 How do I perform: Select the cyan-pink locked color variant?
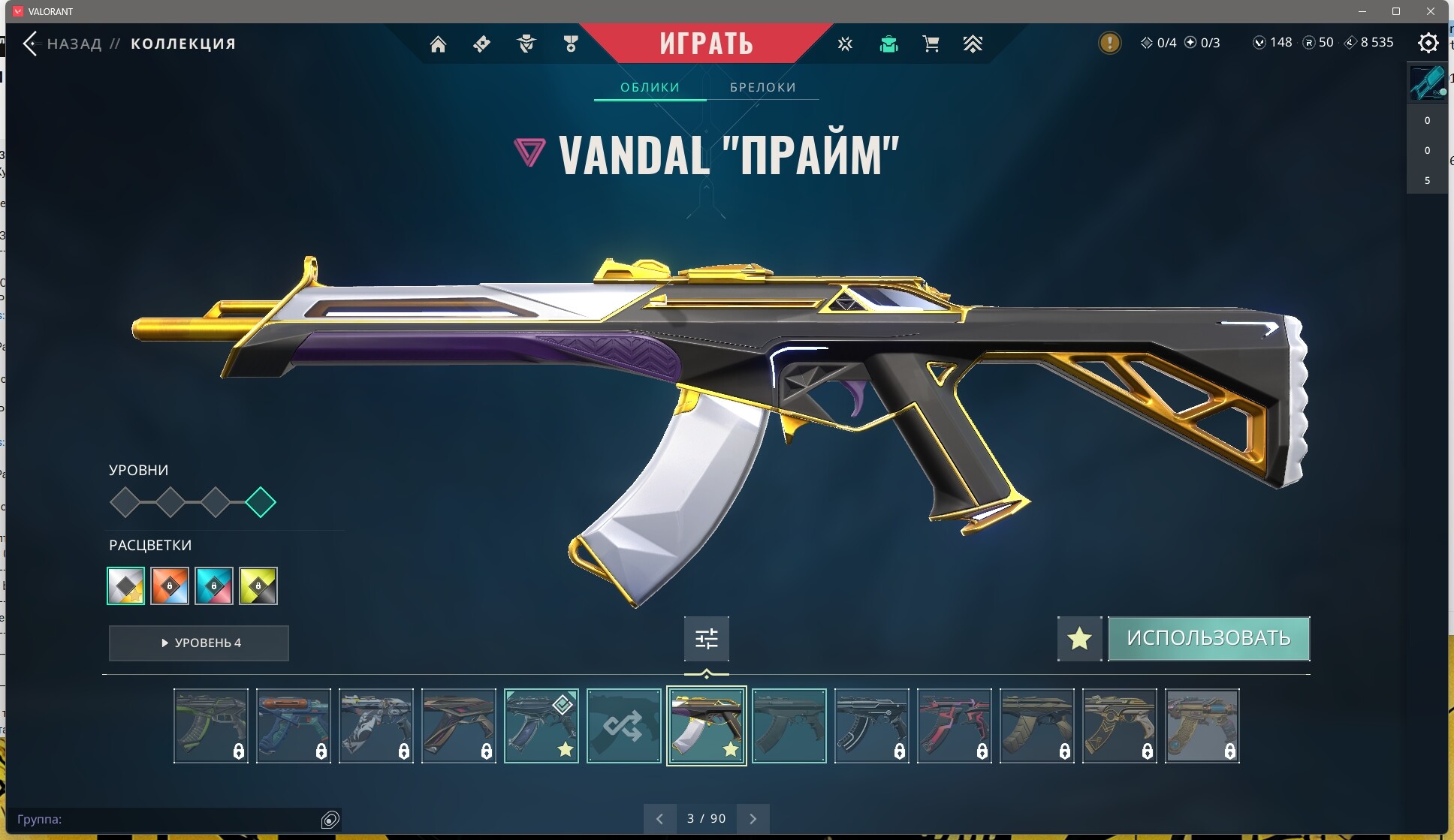click(x=214, y=586)
